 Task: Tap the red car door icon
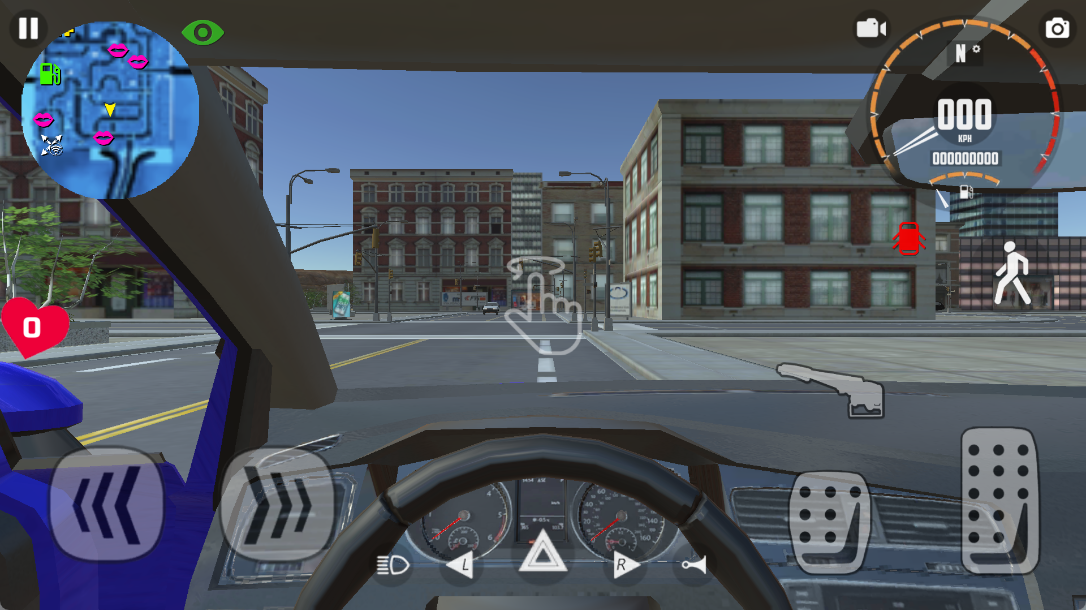tap(907, 238)
